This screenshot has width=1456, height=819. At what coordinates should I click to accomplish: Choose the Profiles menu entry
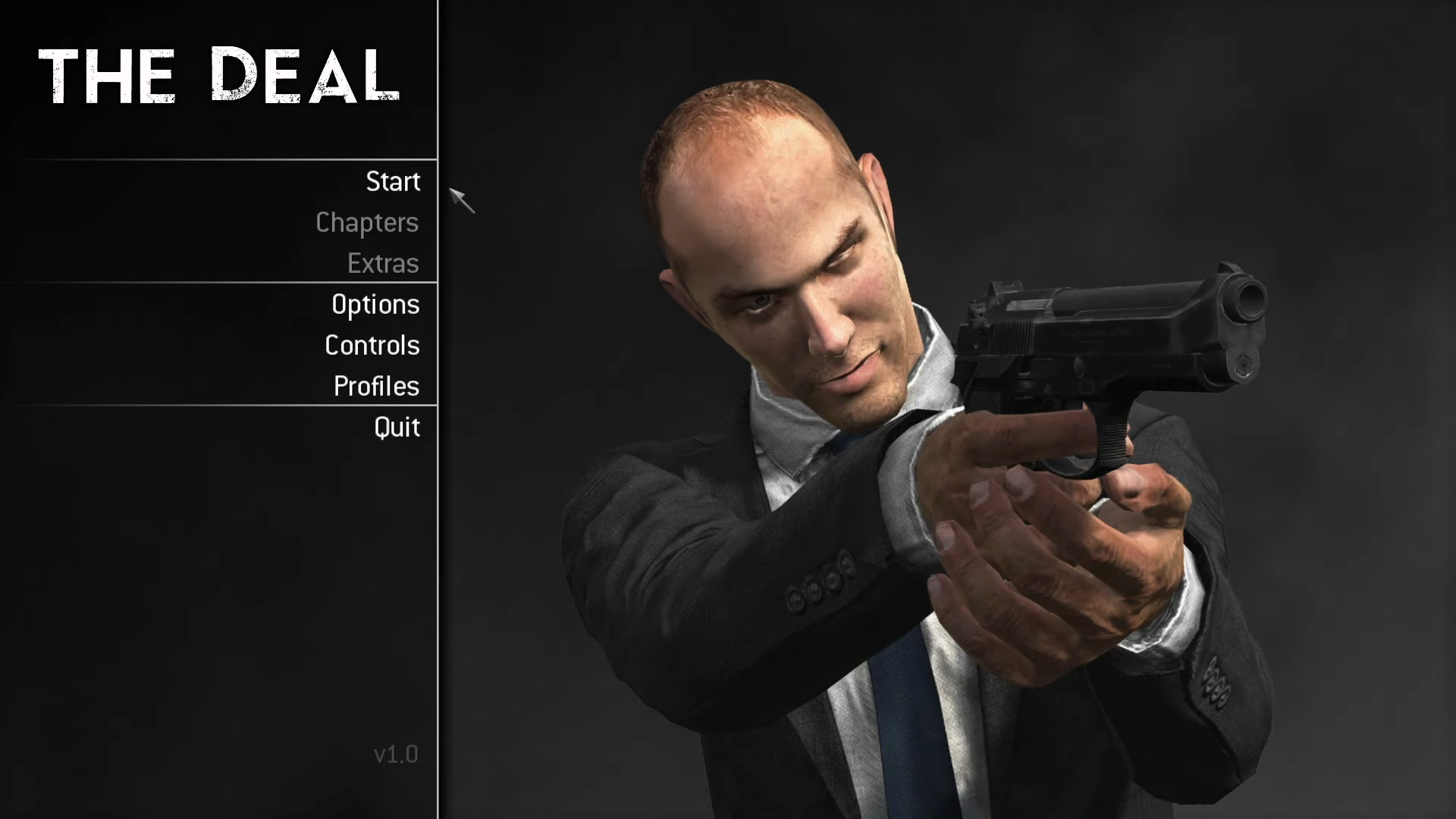point(376,387)
